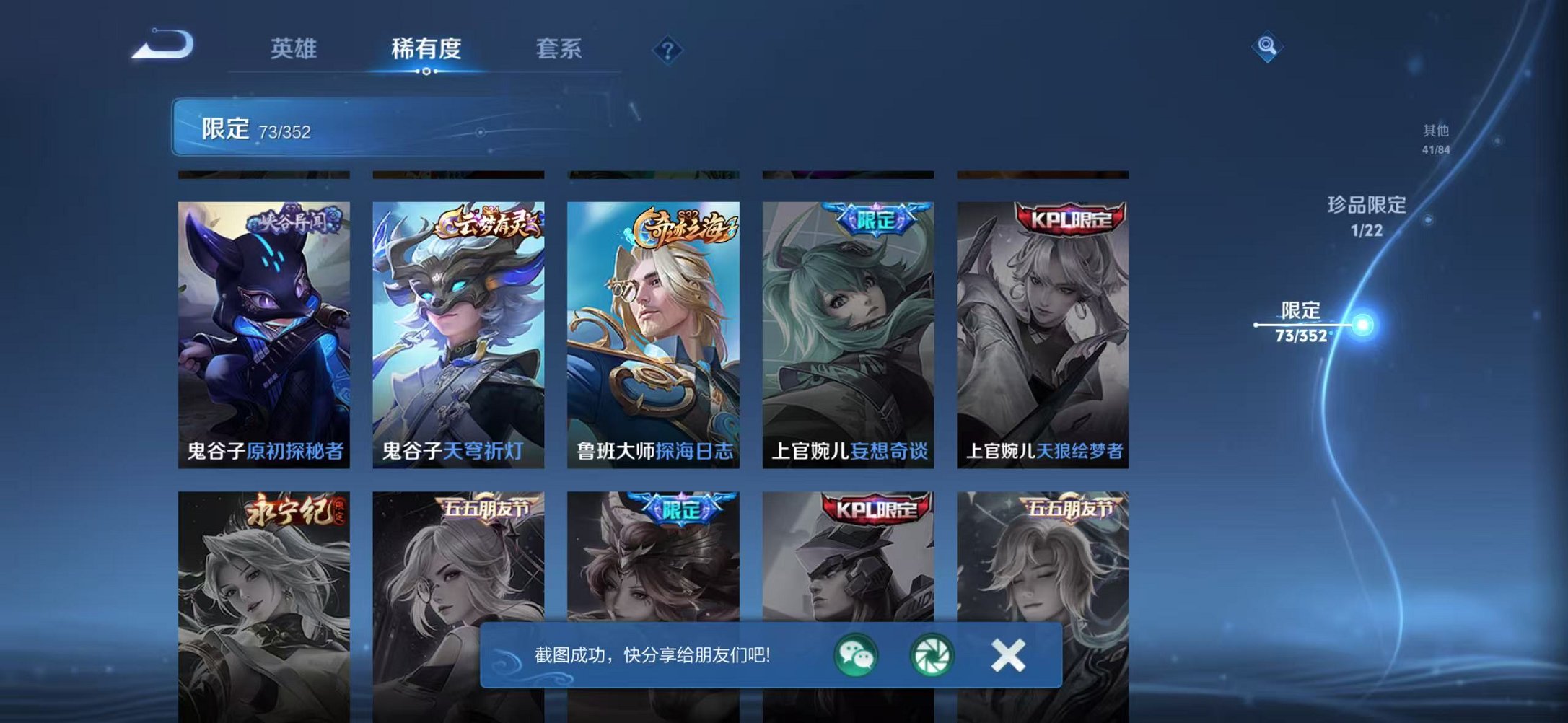Click the question mark help icon

[x=667, y=51]
